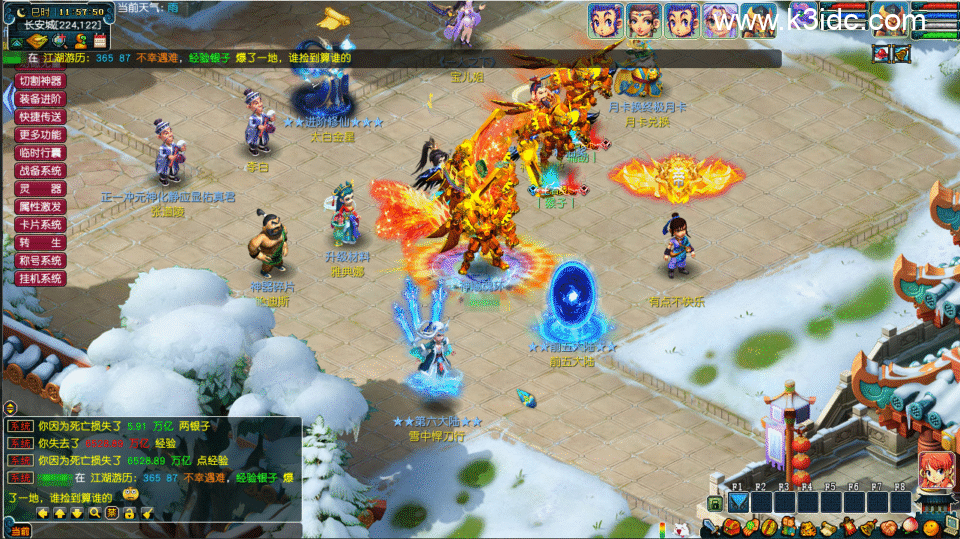The image size is (960, 539).
Task: Click the 快捷传送 quick teleport button
Action: [x=40, y=117]
